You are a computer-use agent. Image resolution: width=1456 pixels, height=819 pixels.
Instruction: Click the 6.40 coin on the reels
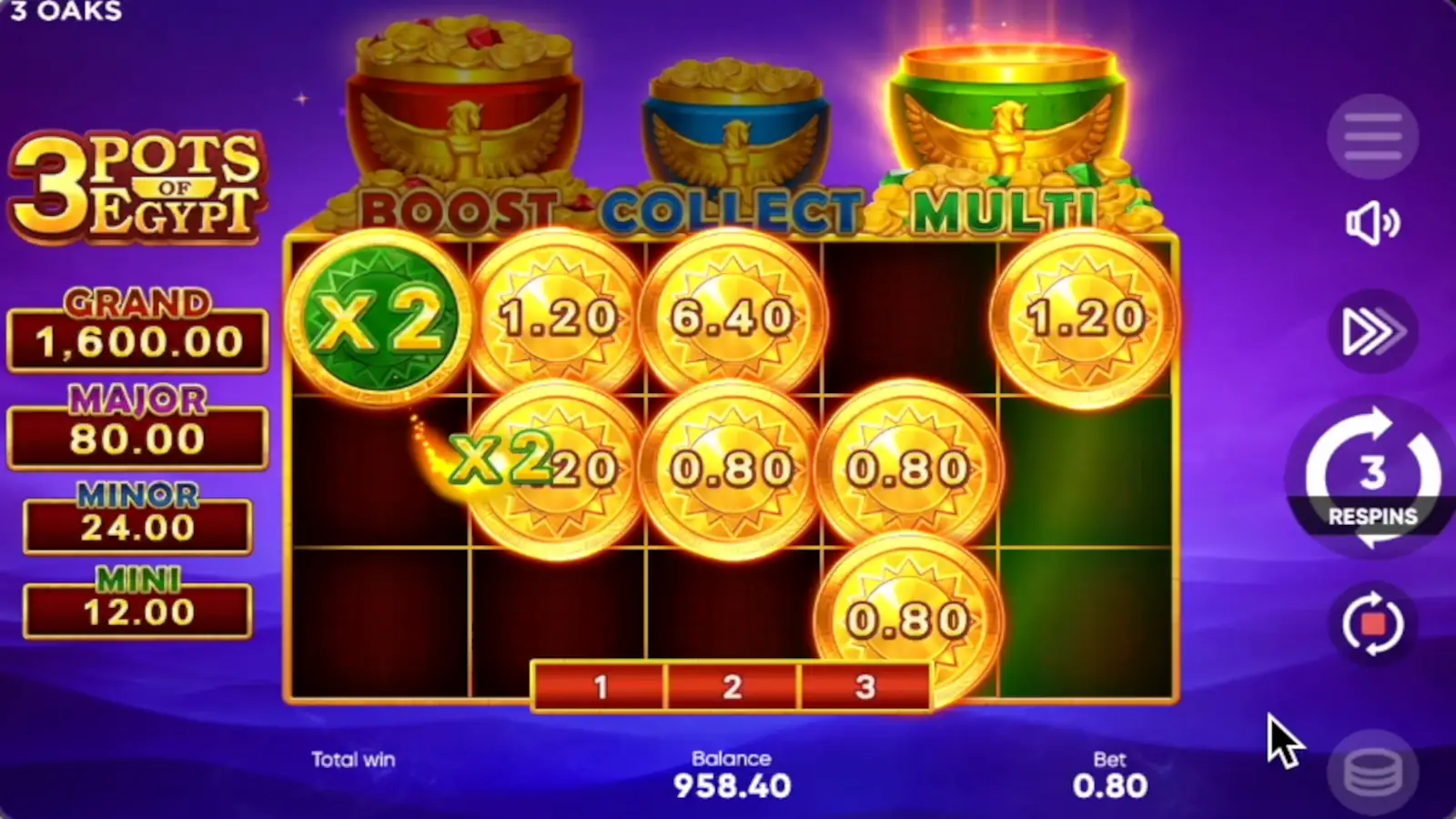click(728, 318)
